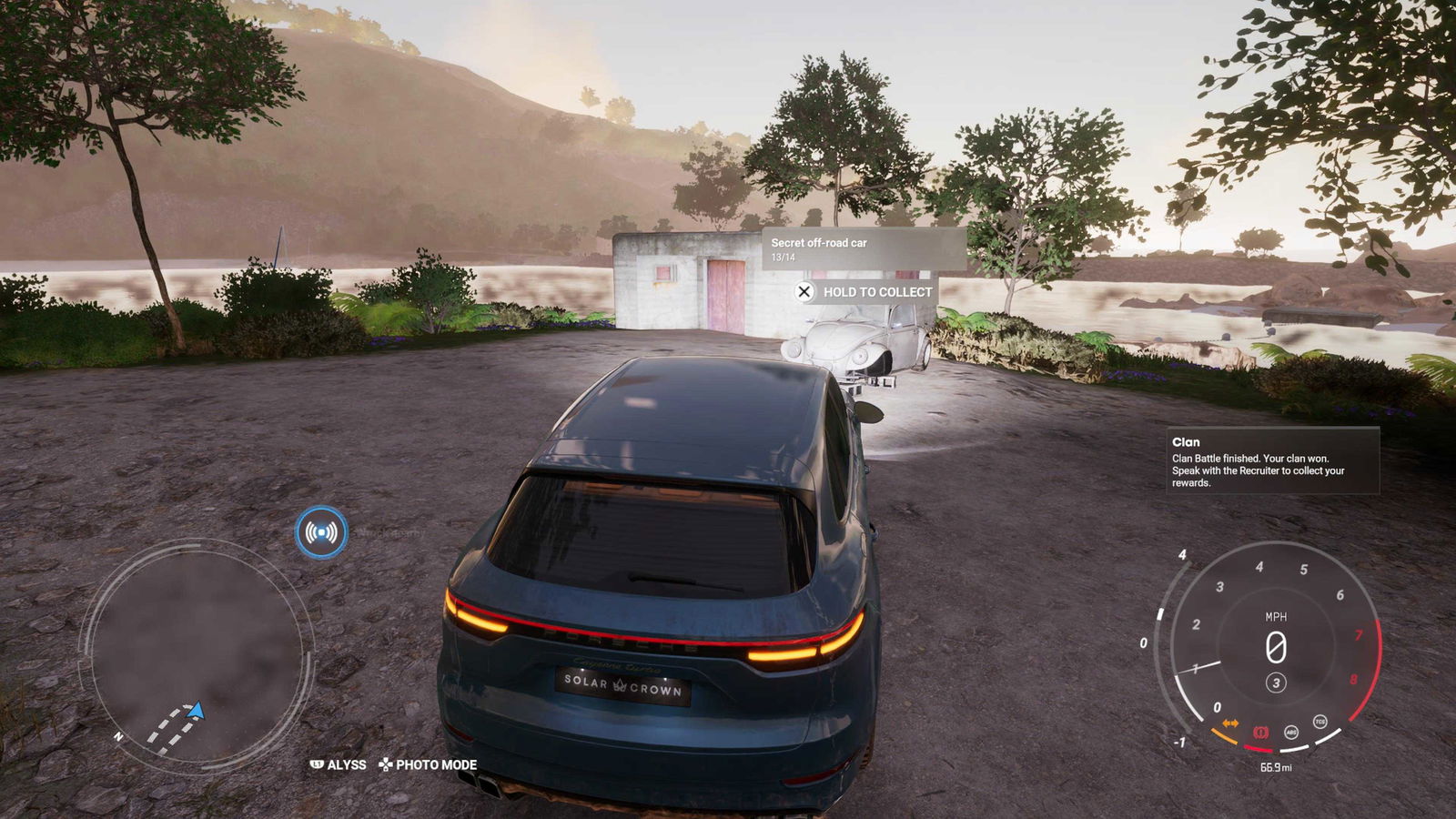Click the Secret off-road car popup
Image resolution: width=1456 pixels, height=819 pixels.
pos(862,248)
